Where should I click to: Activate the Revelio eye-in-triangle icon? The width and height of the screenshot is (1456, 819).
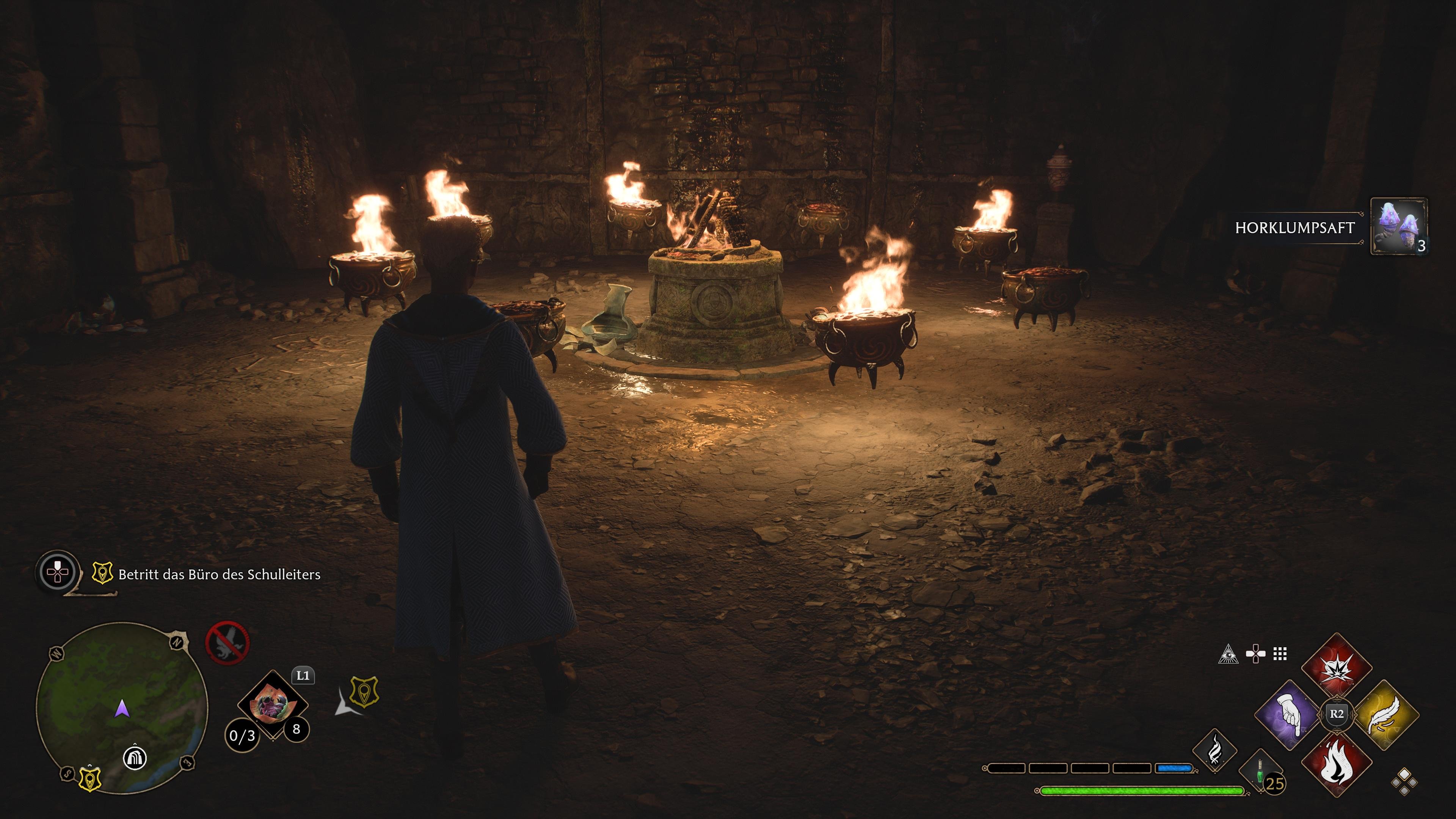tap(1228, 654)
